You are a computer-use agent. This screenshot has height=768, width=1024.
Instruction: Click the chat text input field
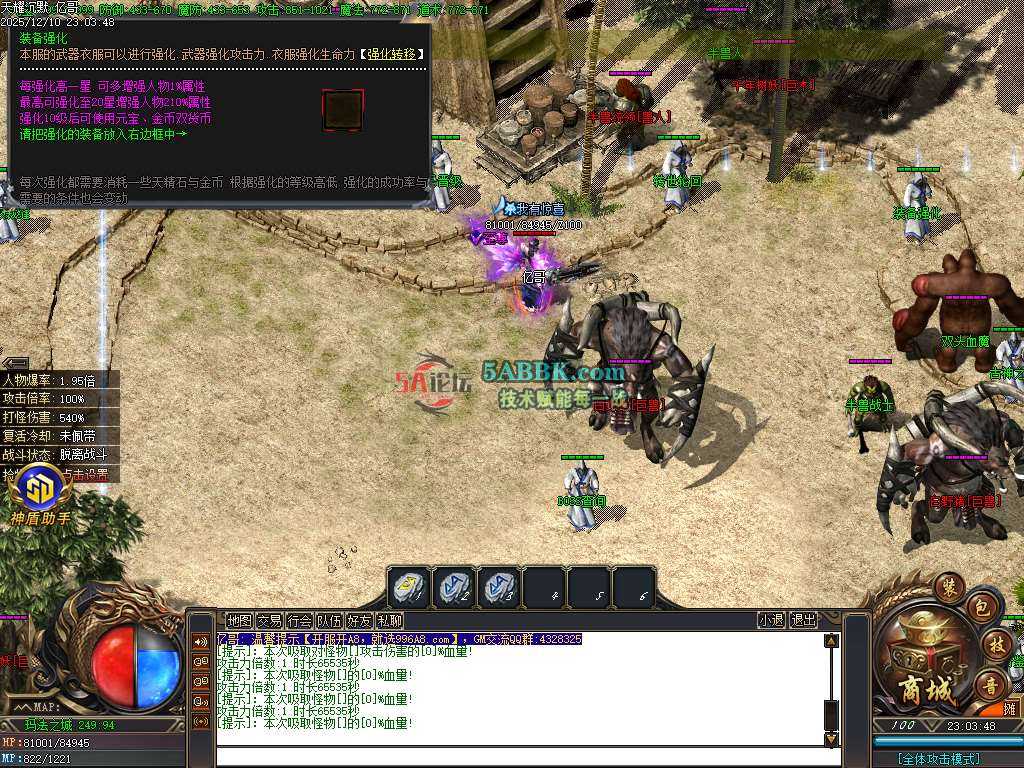(x=520, y=757)
